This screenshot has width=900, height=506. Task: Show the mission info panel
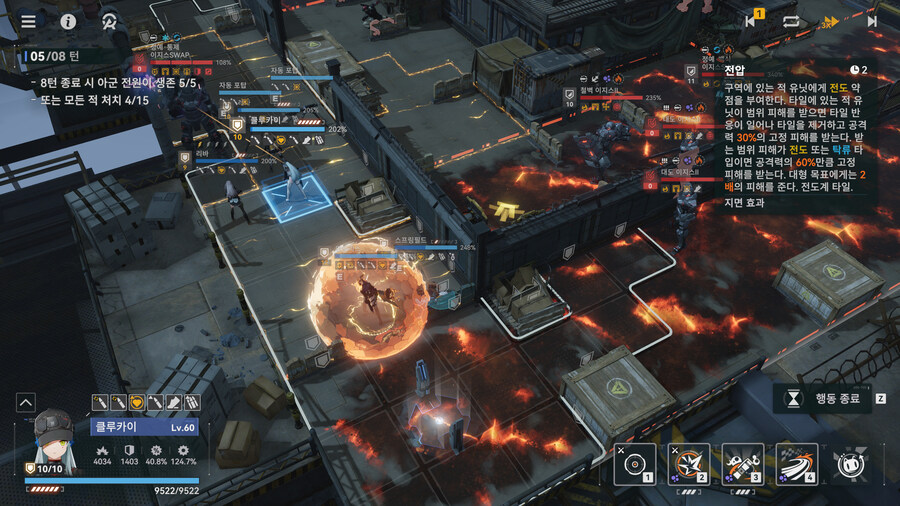[x=68, y=20]
